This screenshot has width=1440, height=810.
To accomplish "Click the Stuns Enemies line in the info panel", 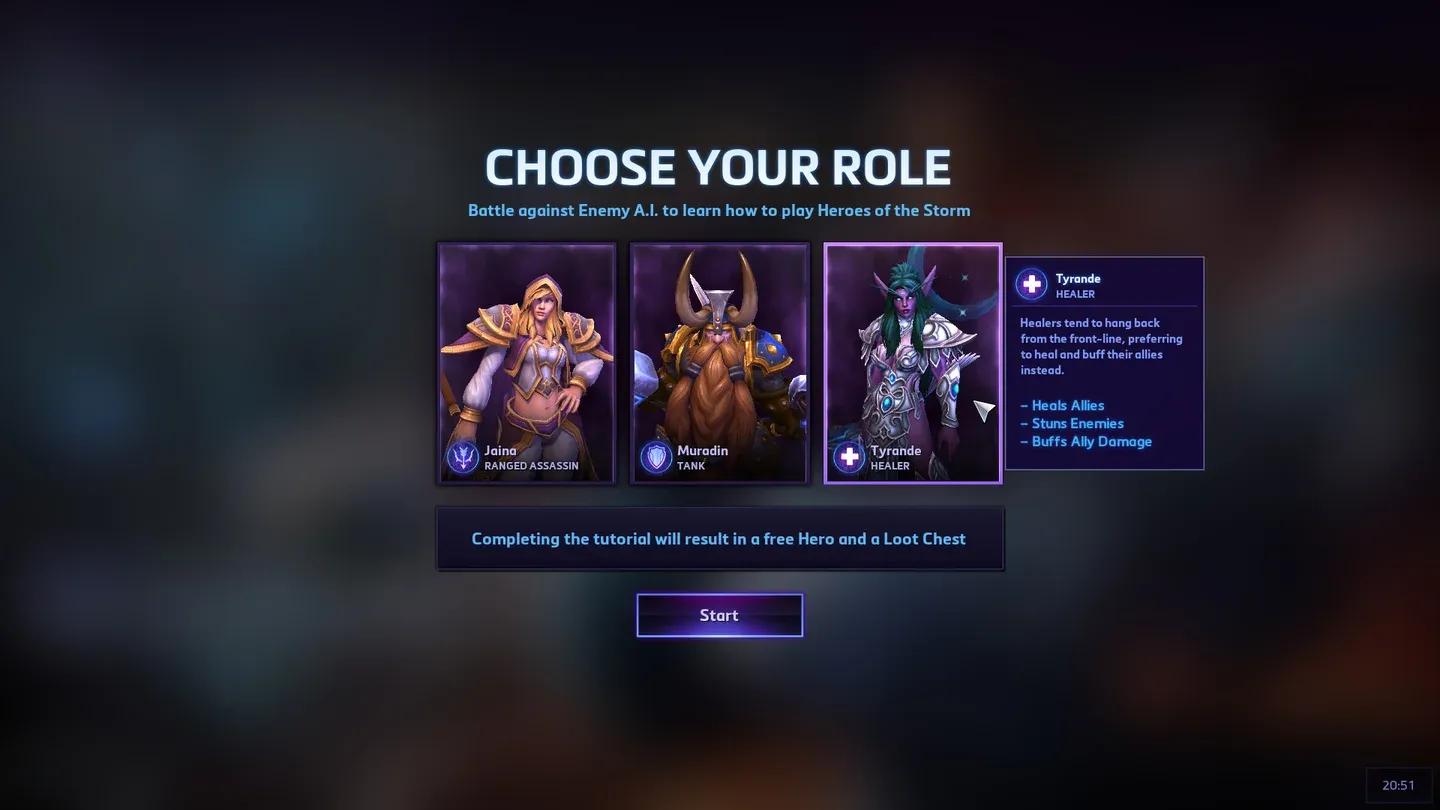I will click(x=1072, y=423).
